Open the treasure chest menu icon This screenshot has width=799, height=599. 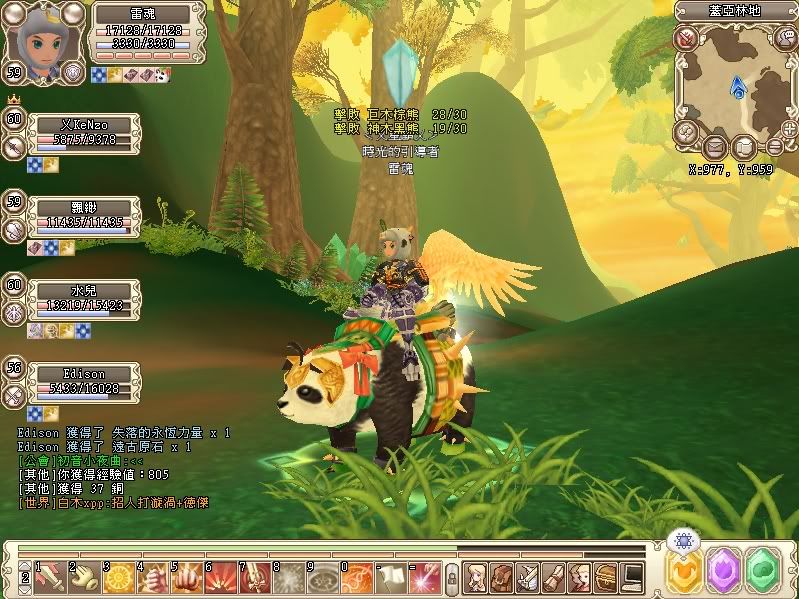click(605, 576)
